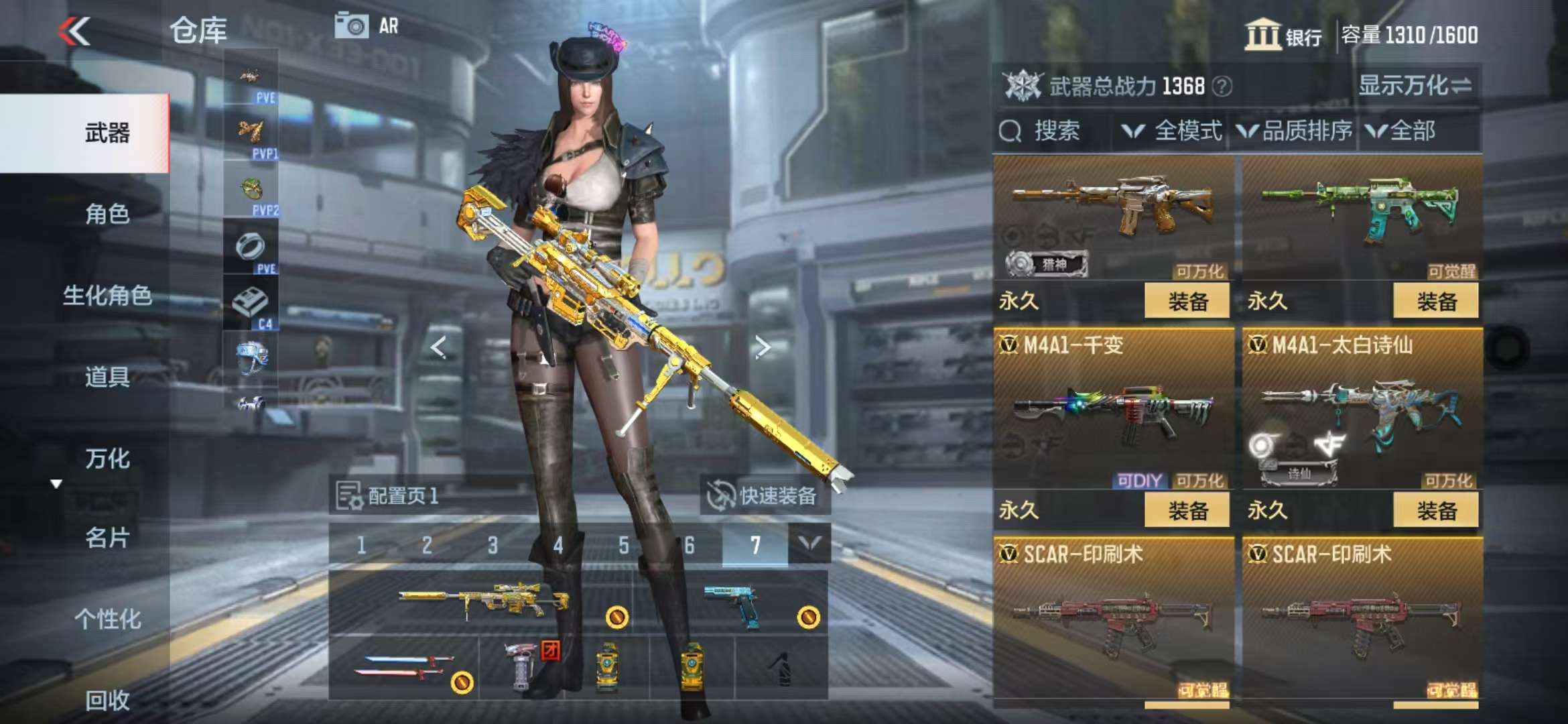The width and height of the screenshot is (1568, 724).
Task: Equip the M4A1-千变 rifle
Action: [x=1187, y=511]
